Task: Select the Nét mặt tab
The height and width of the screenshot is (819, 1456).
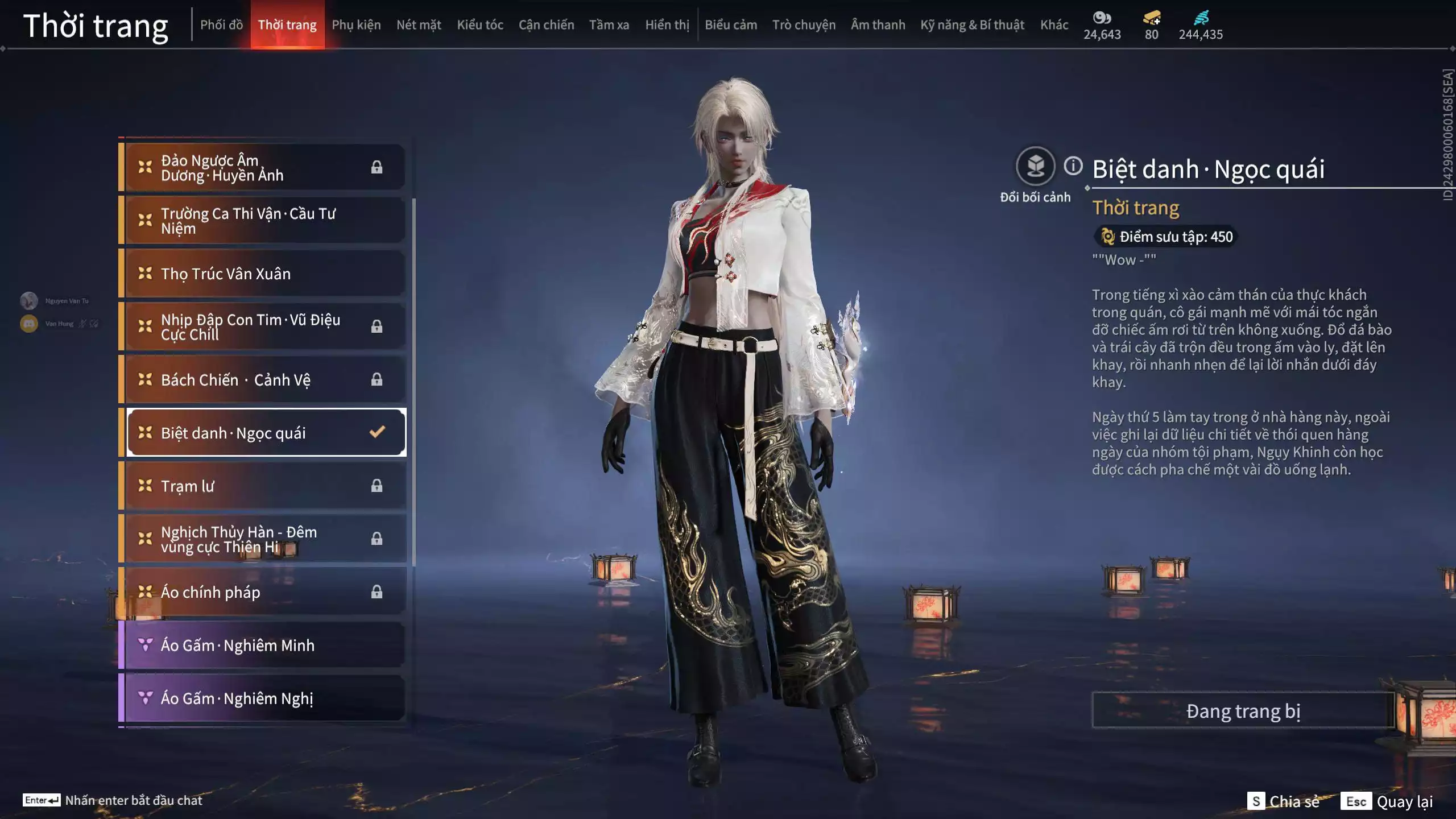Action: 419,25
